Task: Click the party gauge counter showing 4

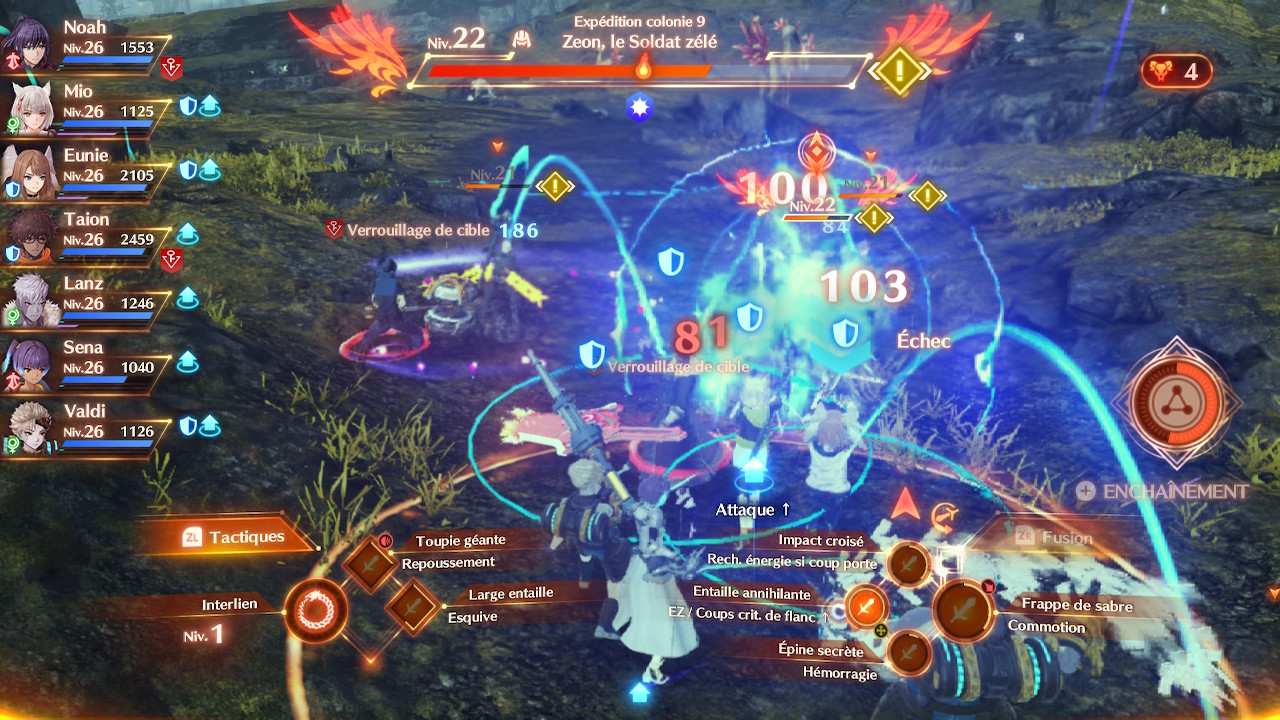Action: 1177,71
